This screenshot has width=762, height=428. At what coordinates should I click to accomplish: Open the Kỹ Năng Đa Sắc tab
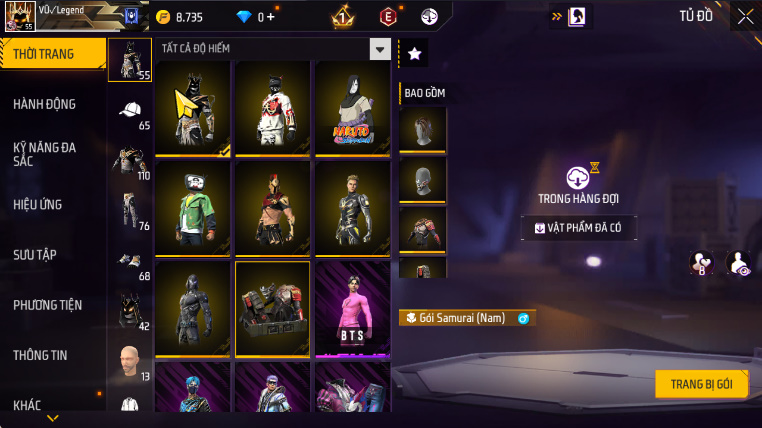(x=45, y=154)
